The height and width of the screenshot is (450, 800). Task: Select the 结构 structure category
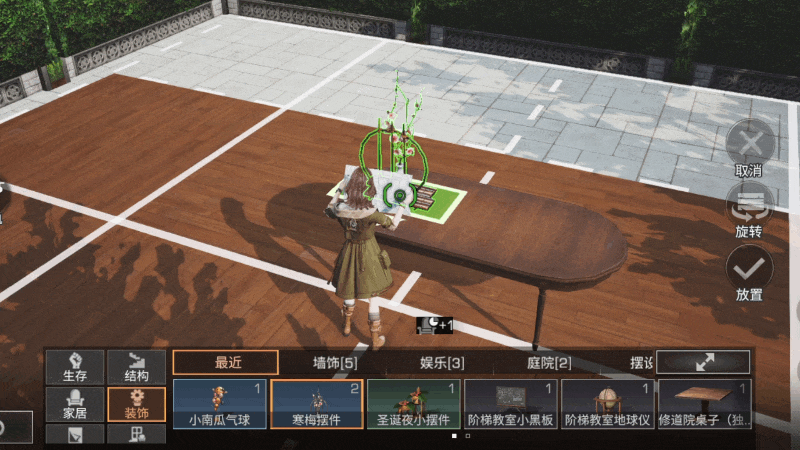[137, 367]
